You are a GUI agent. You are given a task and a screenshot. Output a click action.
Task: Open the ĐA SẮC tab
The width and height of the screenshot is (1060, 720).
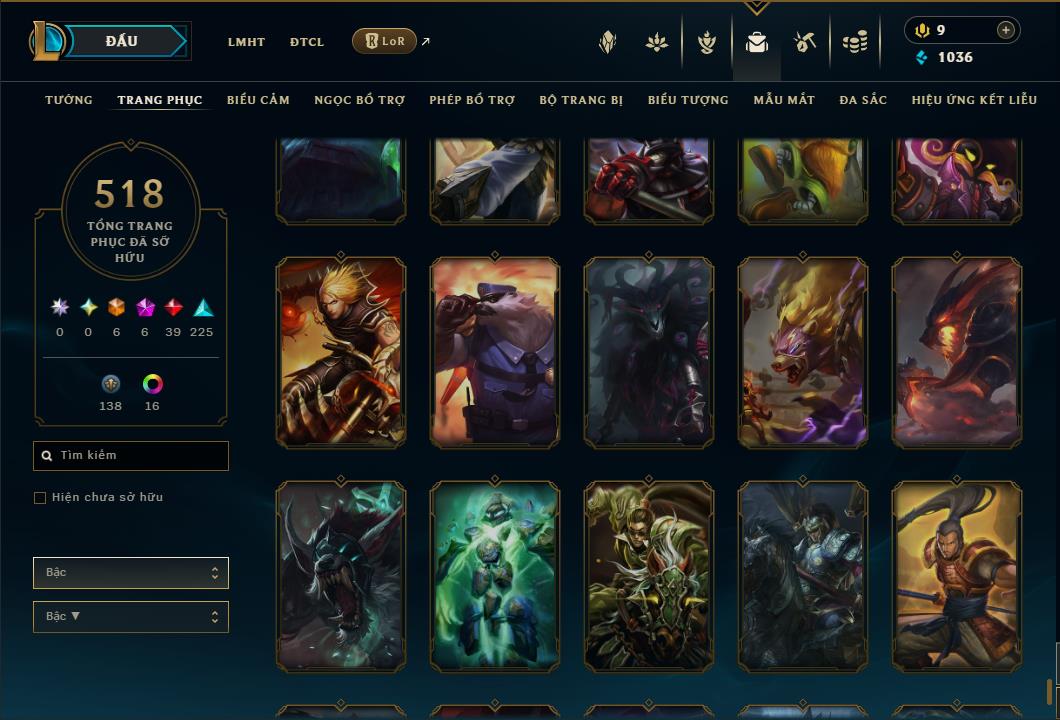tap(863, 100)
